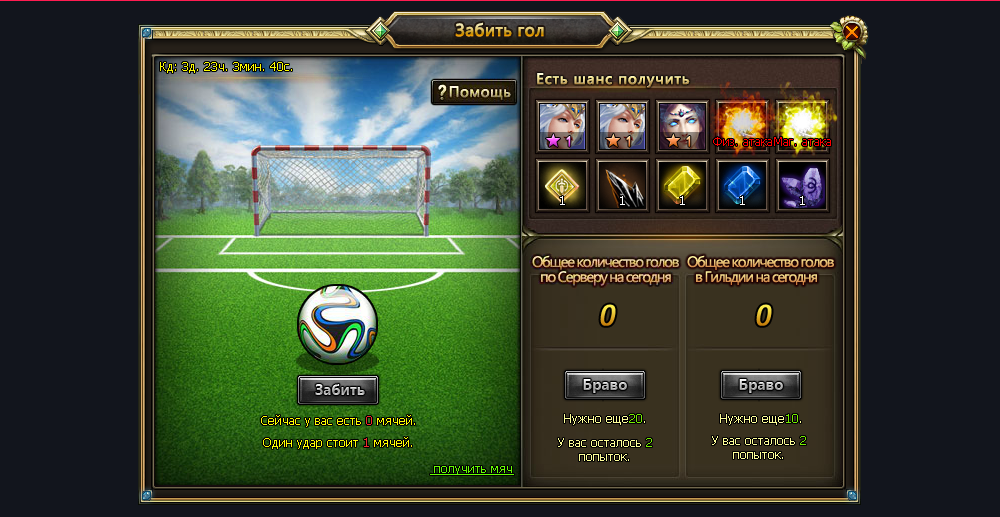1000x517 pixels.
Task: Select the purple rune stone reward
Action: coord(802,185)
